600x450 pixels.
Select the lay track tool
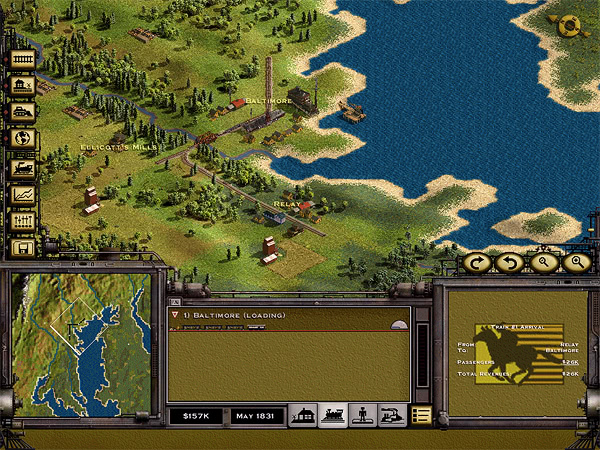click(22, 59)
